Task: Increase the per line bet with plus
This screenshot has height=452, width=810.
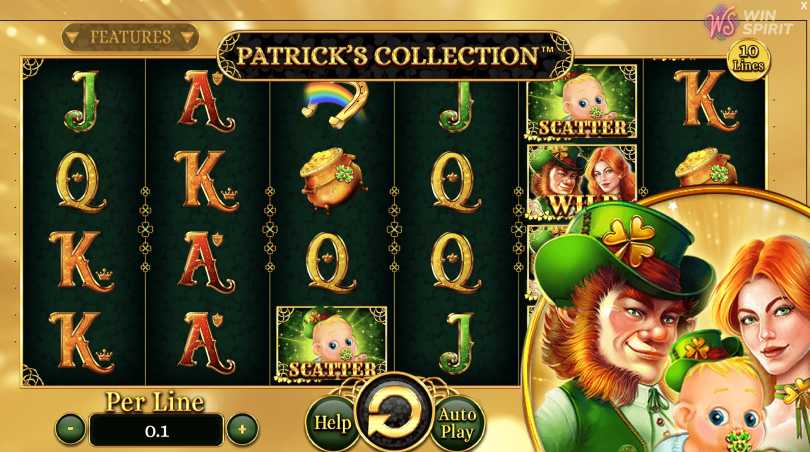Action: pyautogui.click(x=242, y=429)
